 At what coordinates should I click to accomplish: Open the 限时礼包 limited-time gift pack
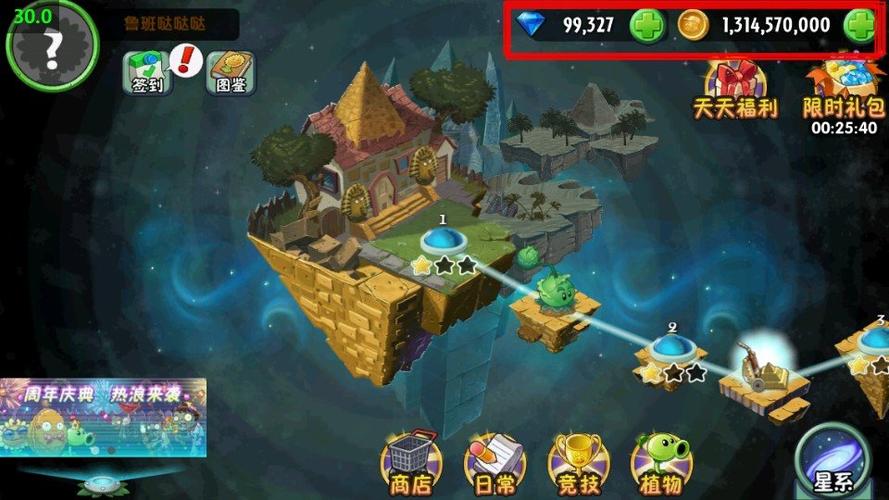coord(845,90)
